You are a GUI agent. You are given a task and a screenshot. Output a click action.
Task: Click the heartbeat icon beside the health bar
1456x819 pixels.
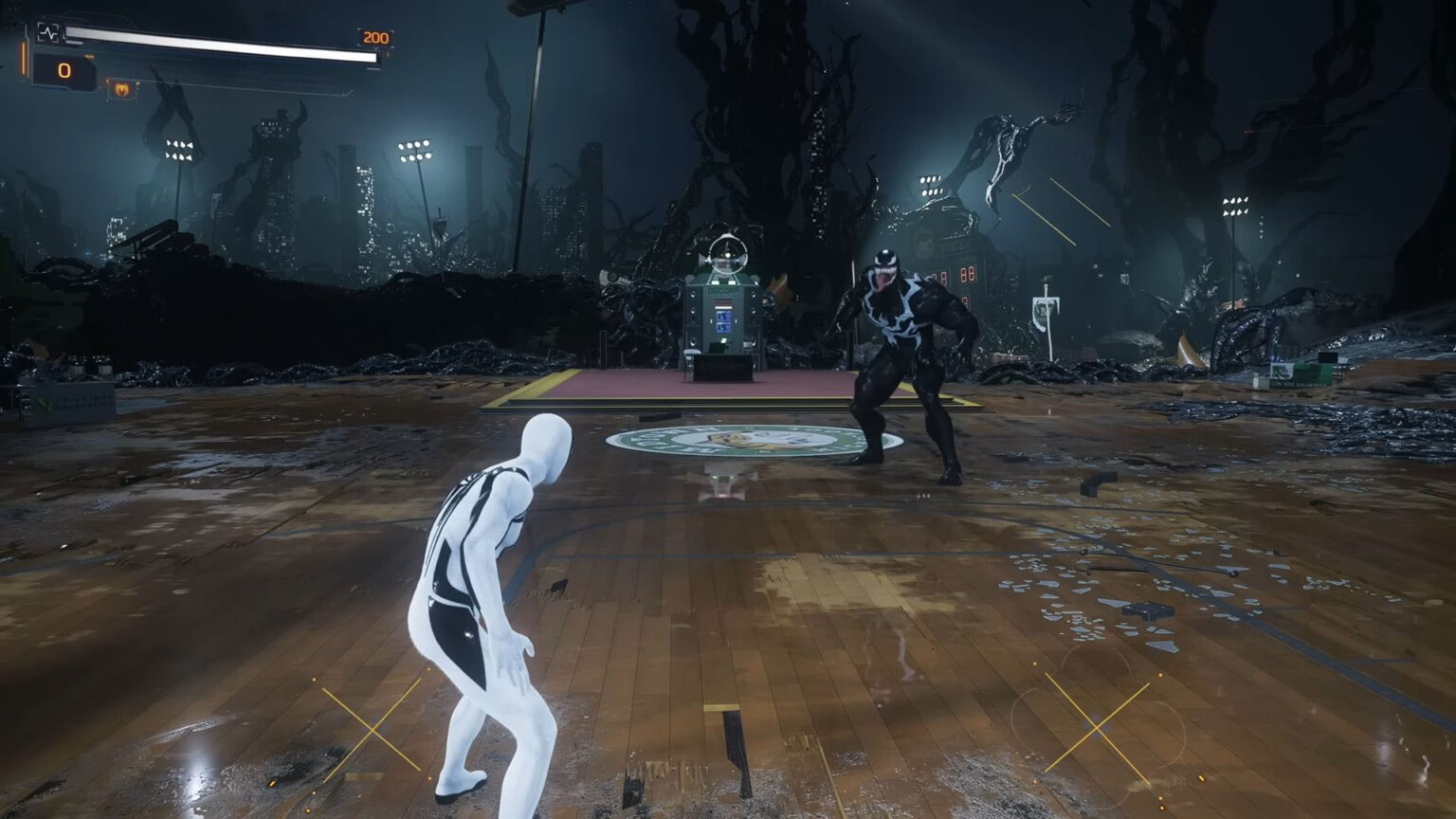point(50,33)
